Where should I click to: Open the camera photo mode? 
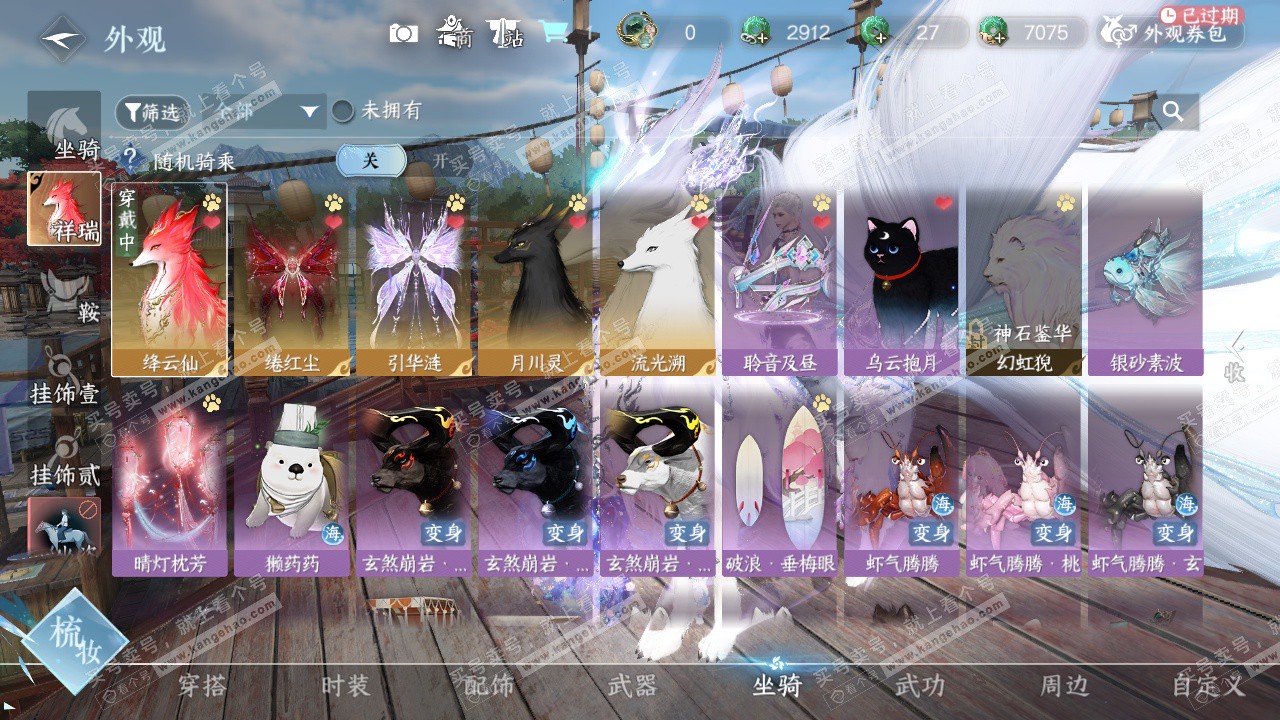click(x=404, y=33)
